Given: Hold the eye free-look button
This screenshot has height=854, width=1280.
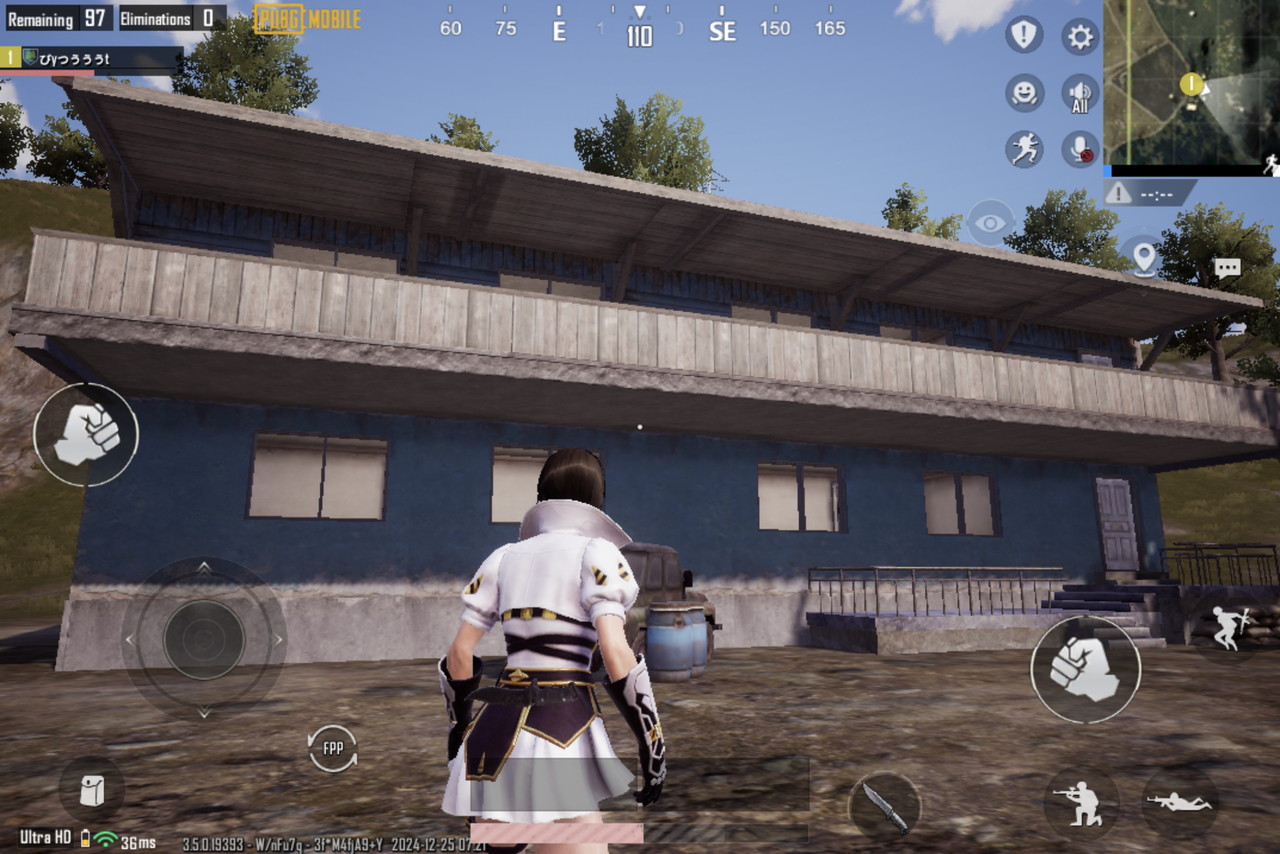Looking at the screenshot, I should coord(990,223).
